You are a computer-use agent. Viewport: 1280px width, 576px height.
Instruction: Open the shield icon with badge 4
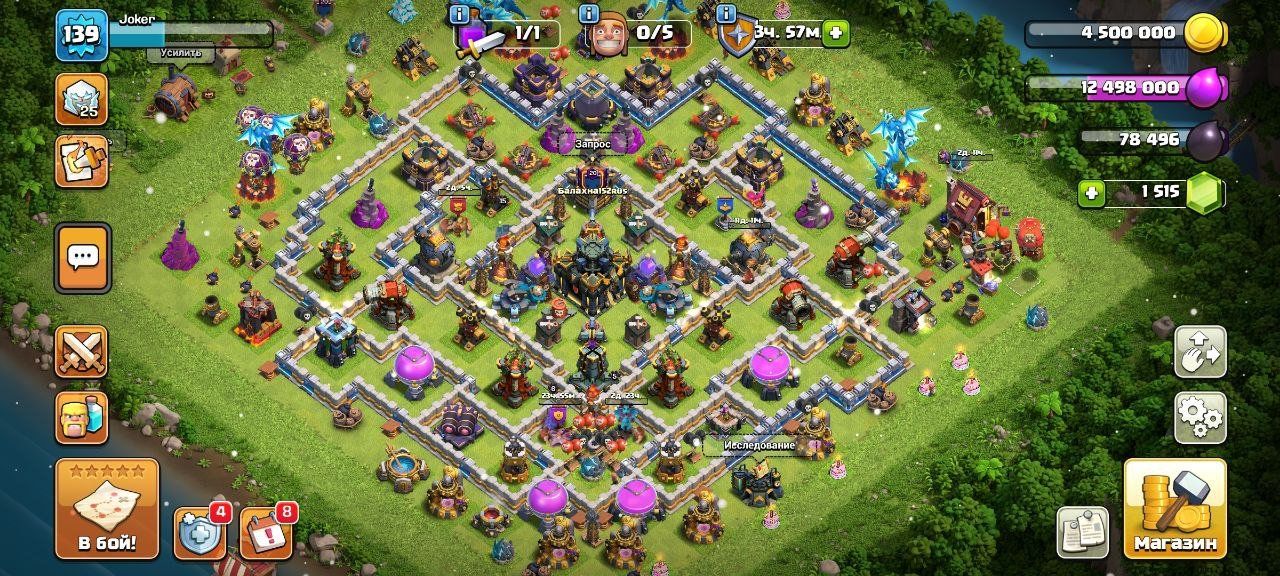pos(198,533)
